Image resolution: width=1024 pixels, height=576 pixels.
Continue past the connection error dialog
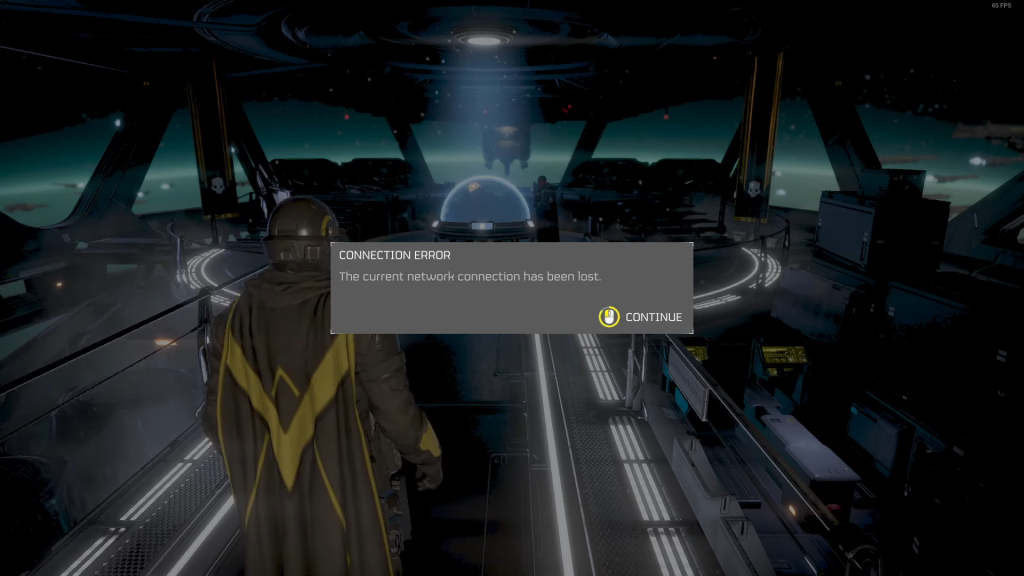coord(641,317)
